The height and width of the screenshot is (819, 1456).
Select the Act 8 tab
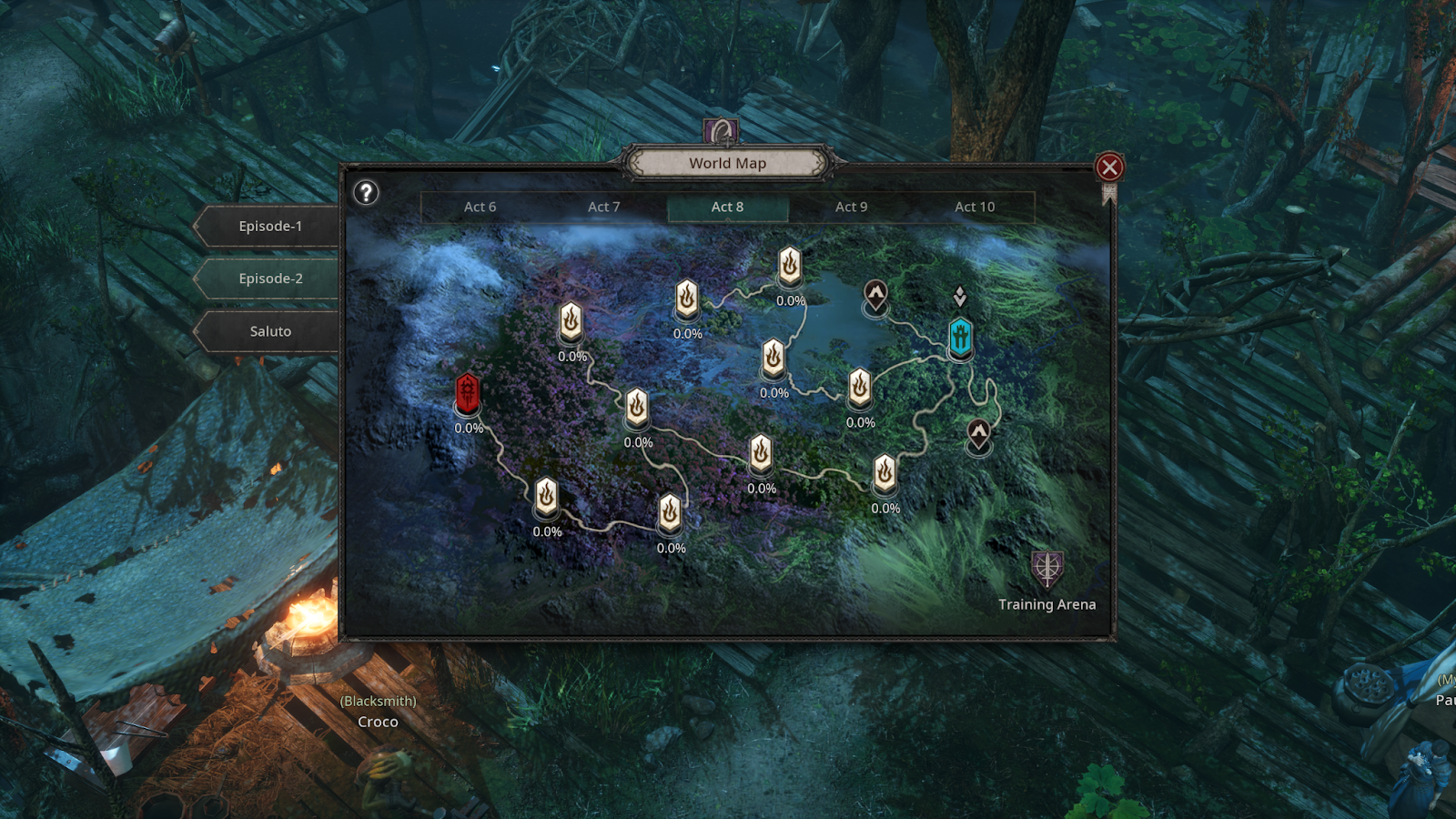727,207
